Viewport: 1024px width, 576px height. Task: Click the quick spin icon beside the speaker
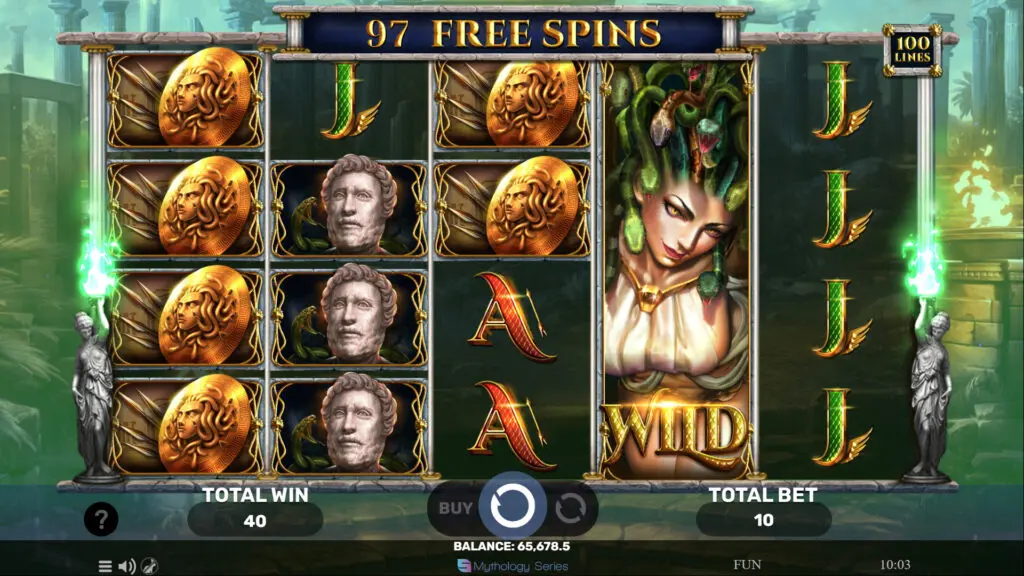(x=149, y=566)
